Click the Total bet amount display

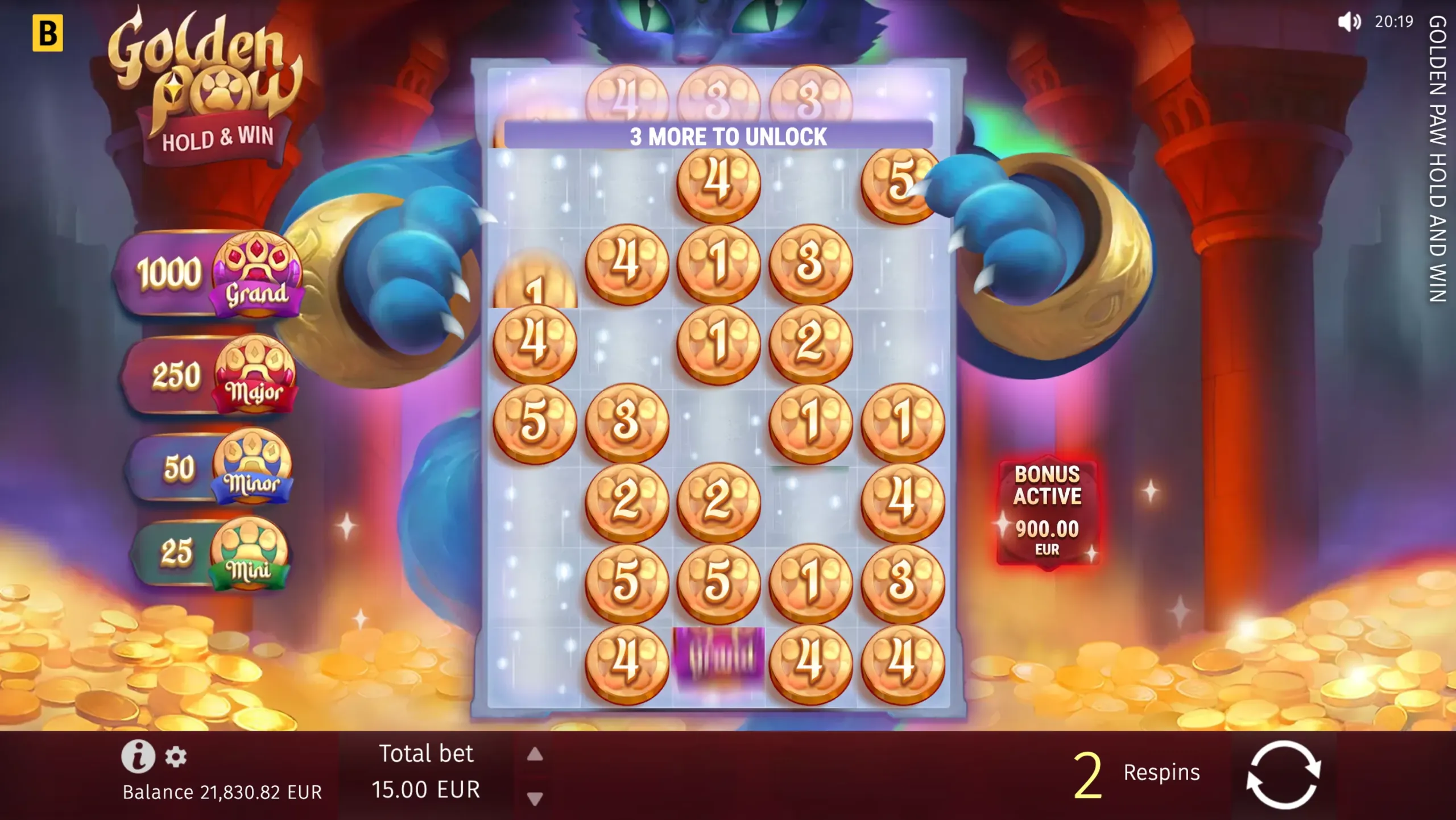[427, 789]
